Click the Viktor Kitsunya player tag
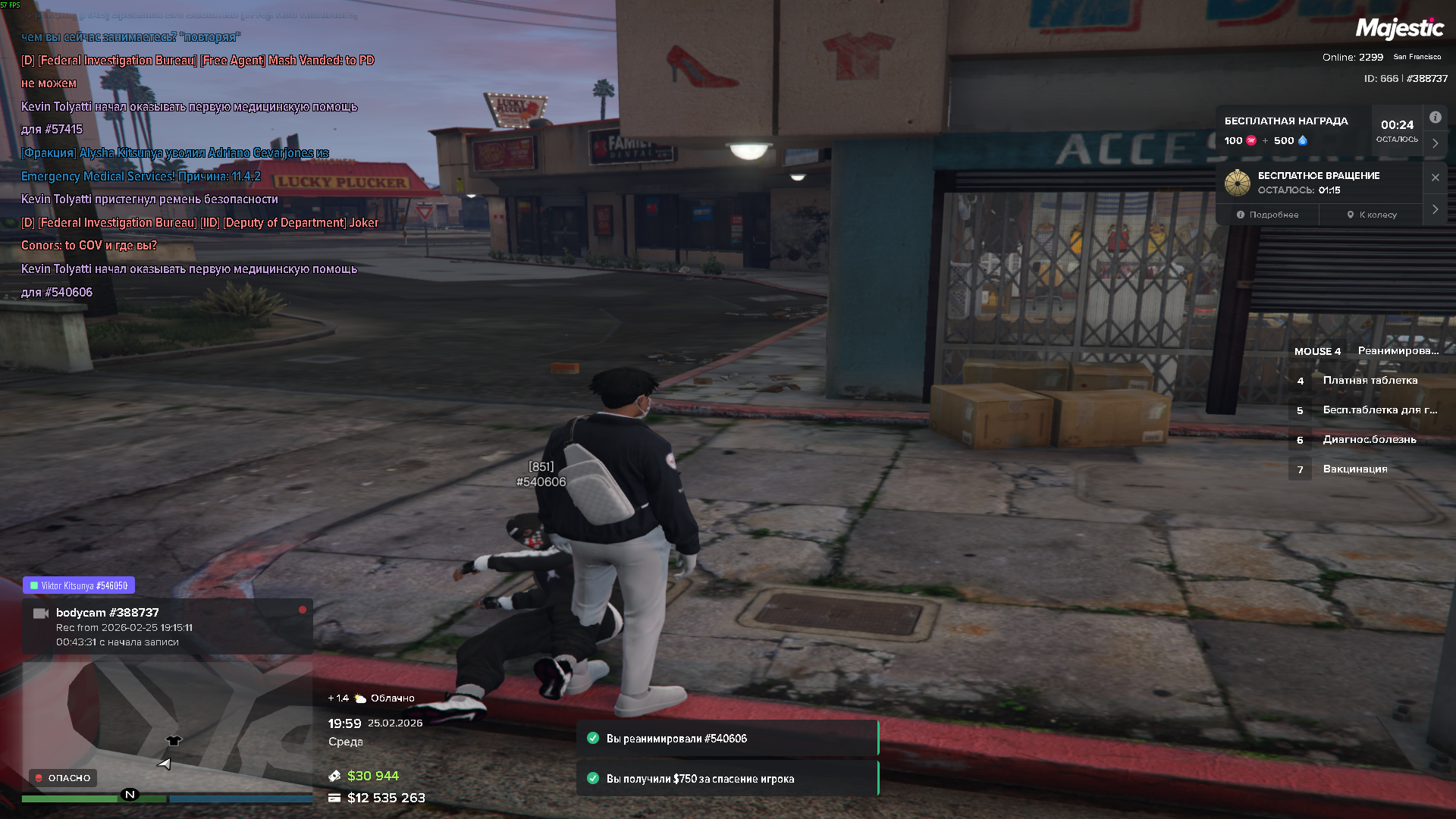The width and height of the screenshot is (1456, 819). [79, 585]
